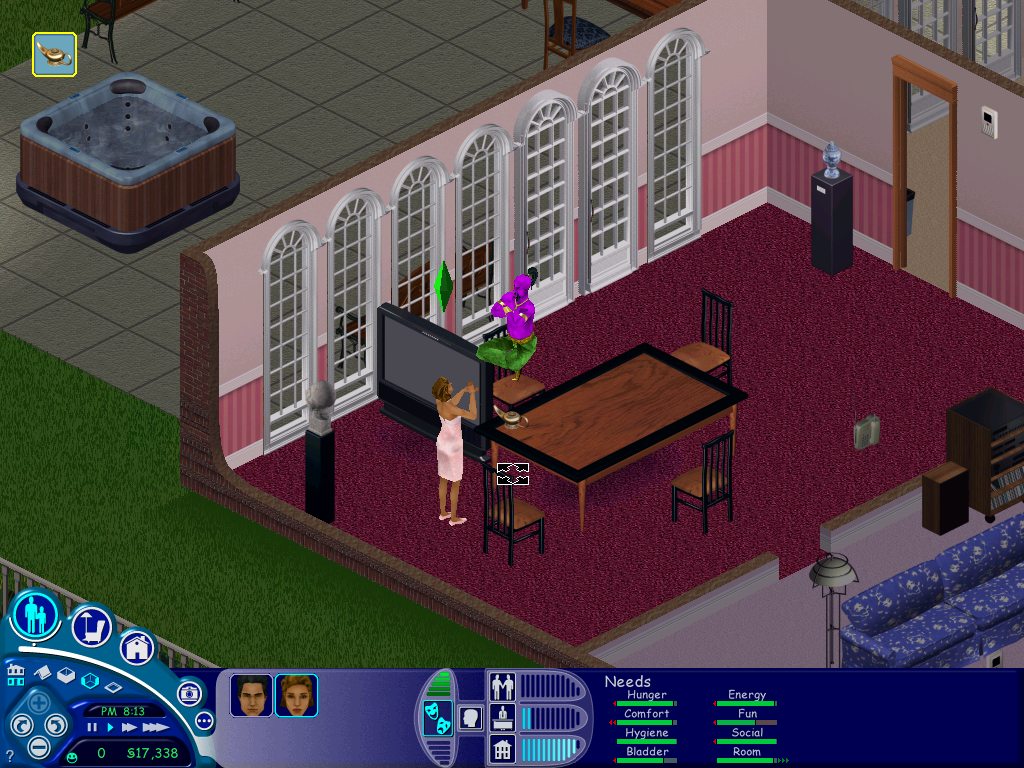The image size is (1024, 768).
Task: Open the options menu with three dots
Action: [x=204, y=720]
